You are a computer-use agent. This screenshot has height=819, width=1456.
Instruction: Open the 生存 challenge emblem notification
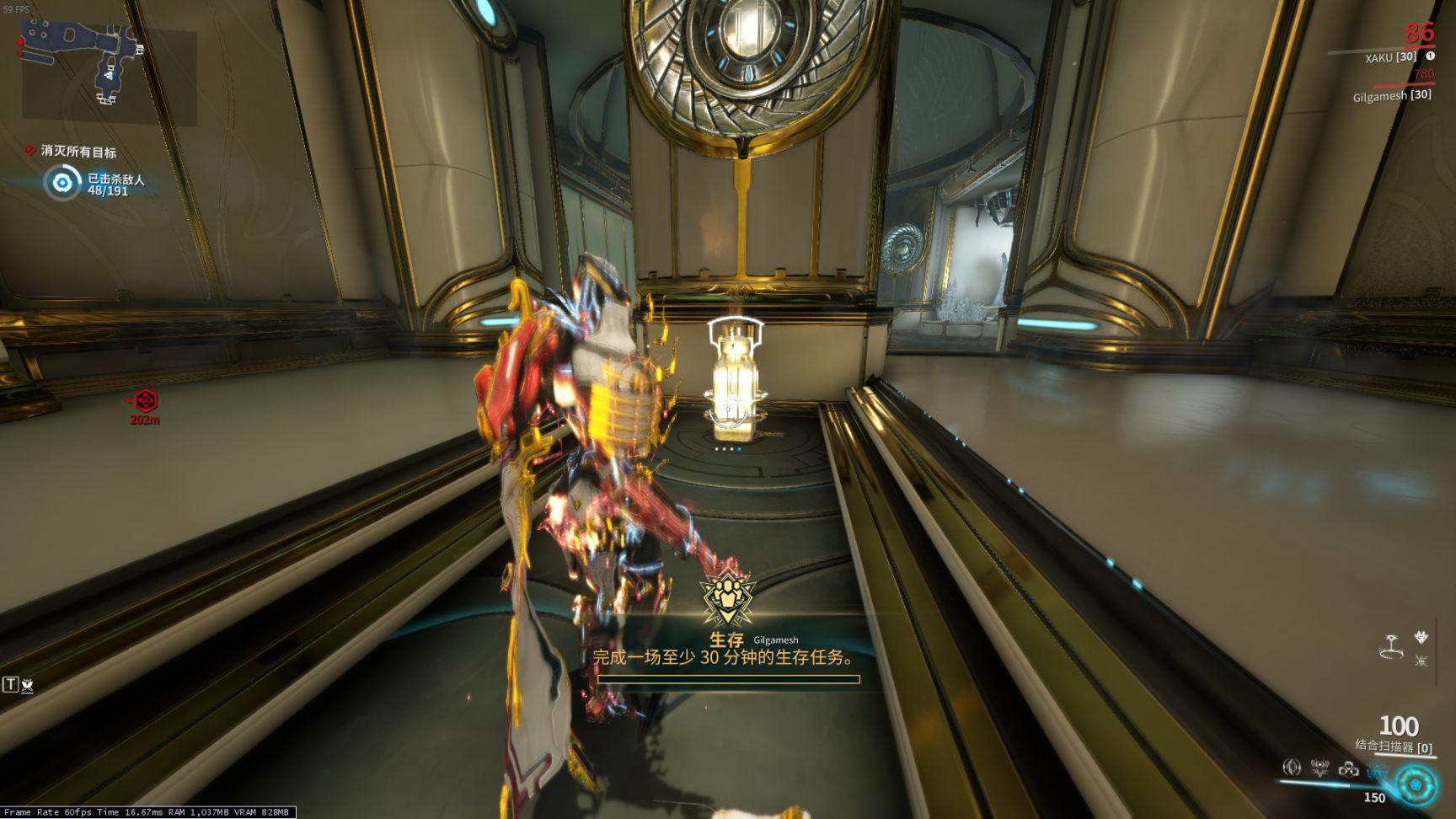728,595
